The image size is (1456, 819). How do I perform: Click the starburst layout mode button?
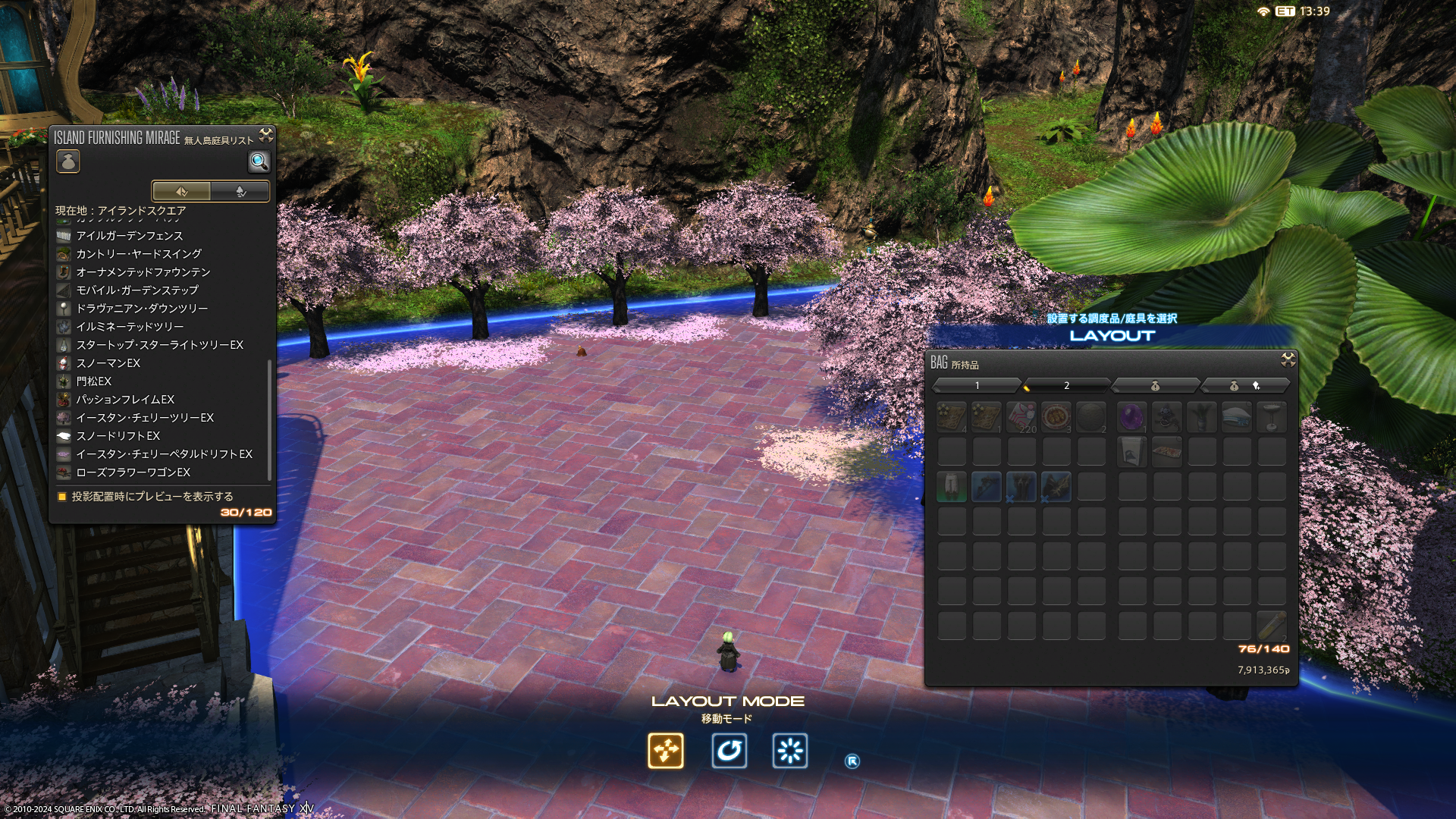[x=789, y=751]
